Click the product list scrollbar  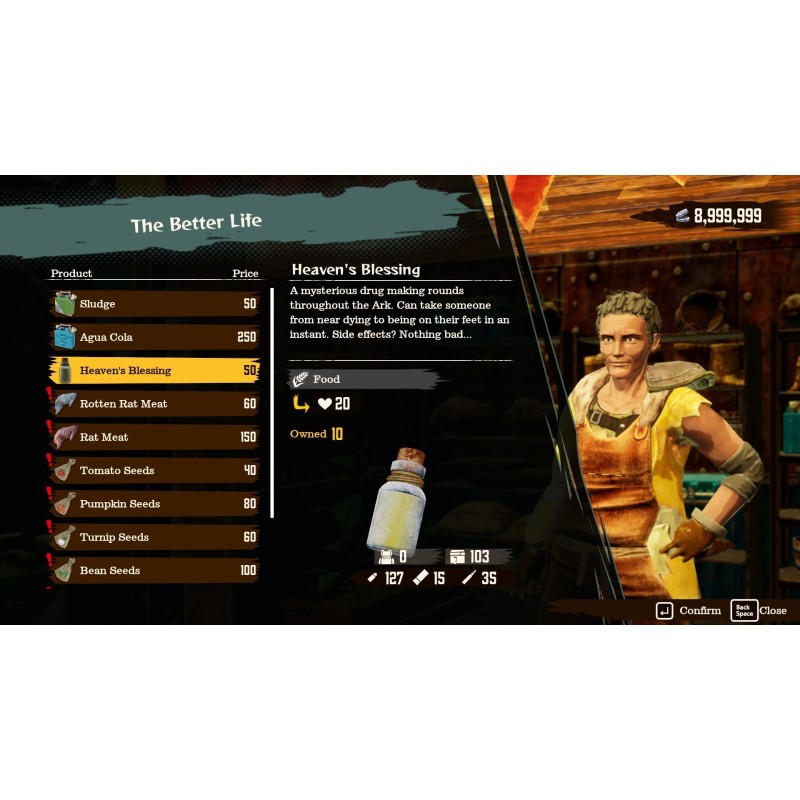(273, 402)
